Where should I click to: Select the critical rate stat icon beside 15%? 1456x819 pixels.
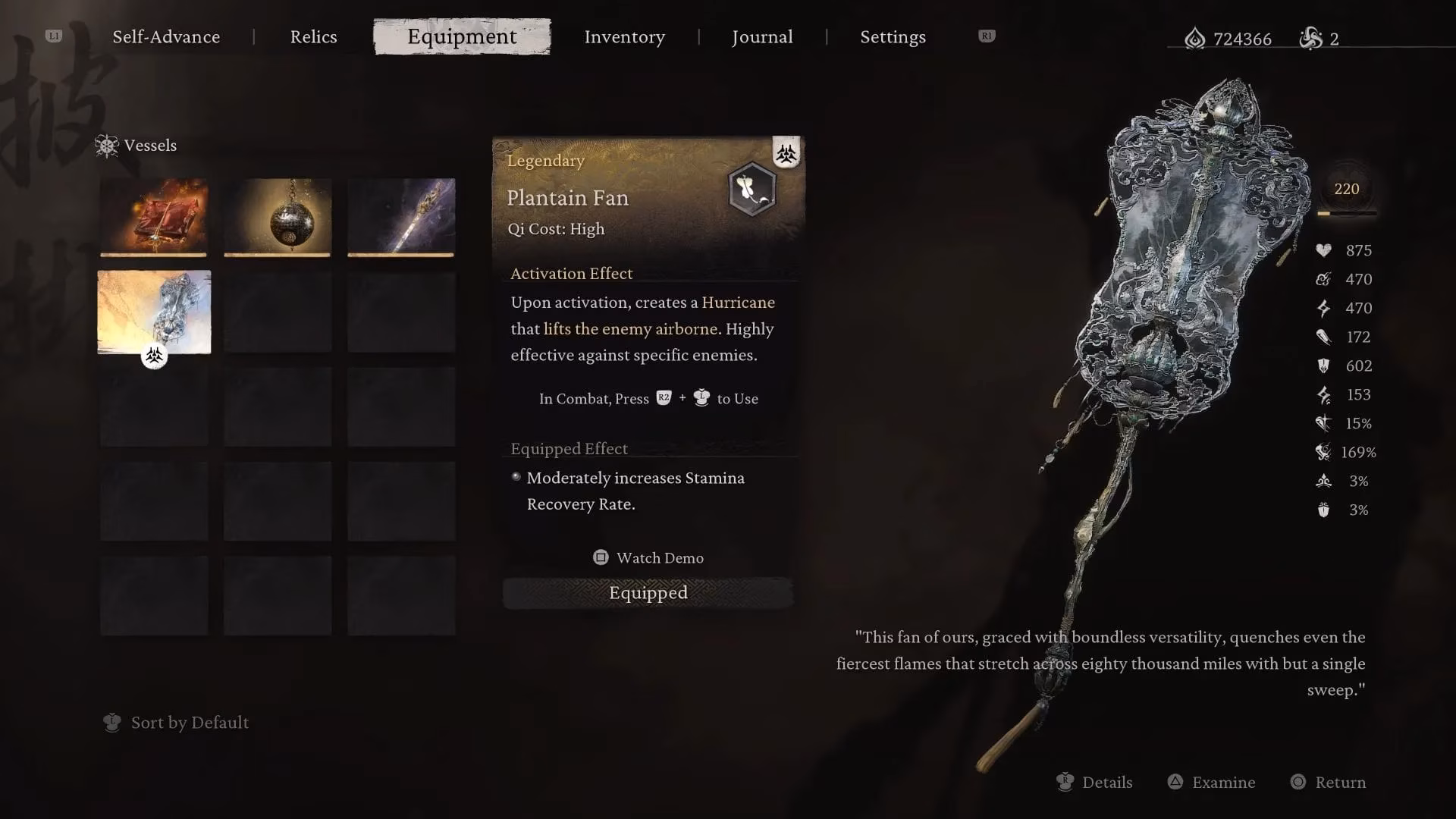pyautogui.click(x=1323, y=423)
